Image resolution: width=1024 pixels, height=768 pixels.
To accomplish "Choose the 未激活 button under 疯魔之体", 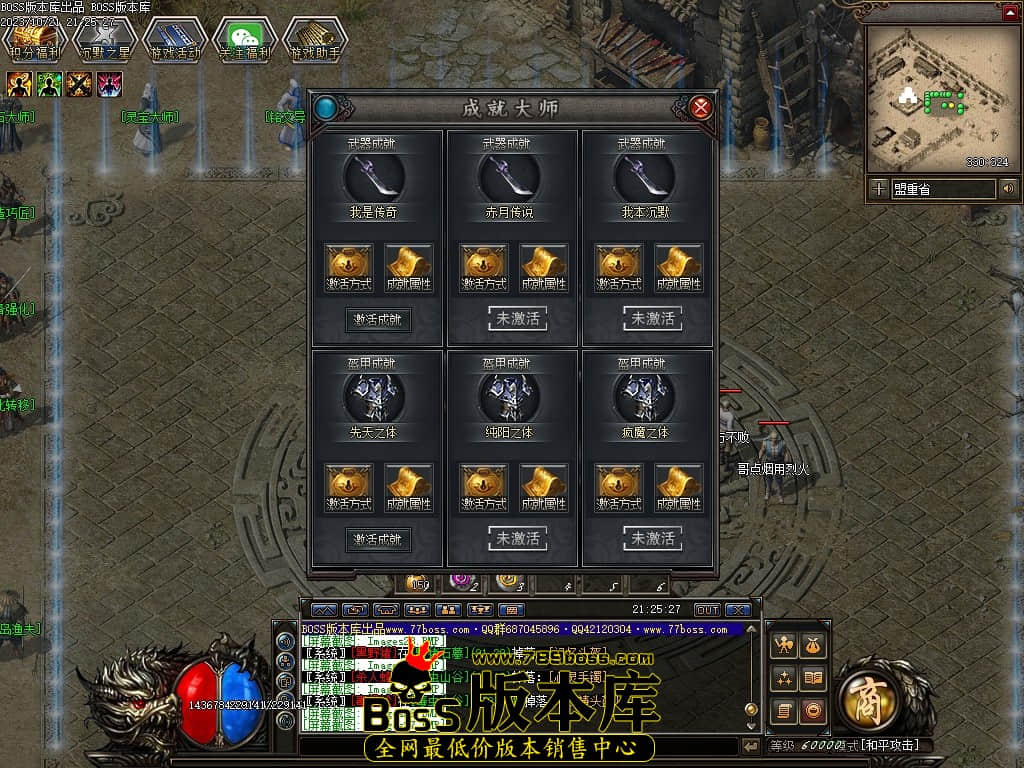I will [x=652, y=538].
